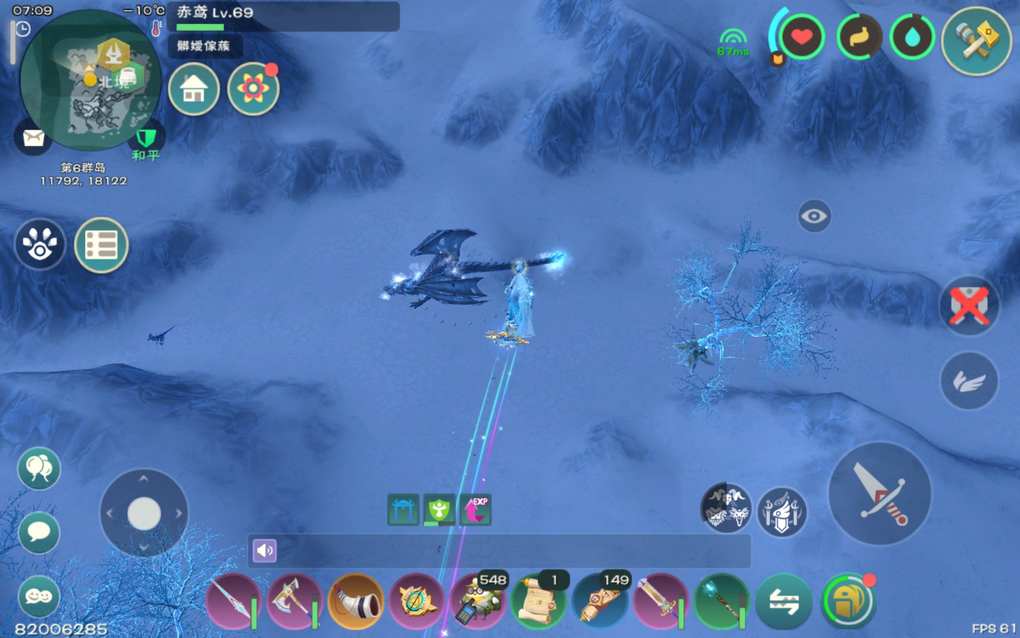Select the spear hotbar slot
The width and height of the screenshot is (1020, 638).
[233, 602]
